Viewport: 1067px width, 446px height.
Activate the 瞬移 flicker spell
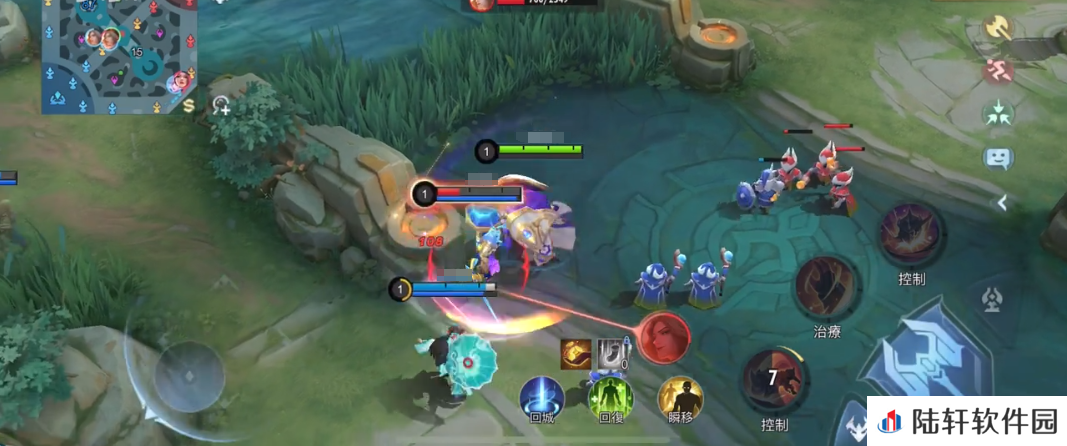(x=680, y=398)
